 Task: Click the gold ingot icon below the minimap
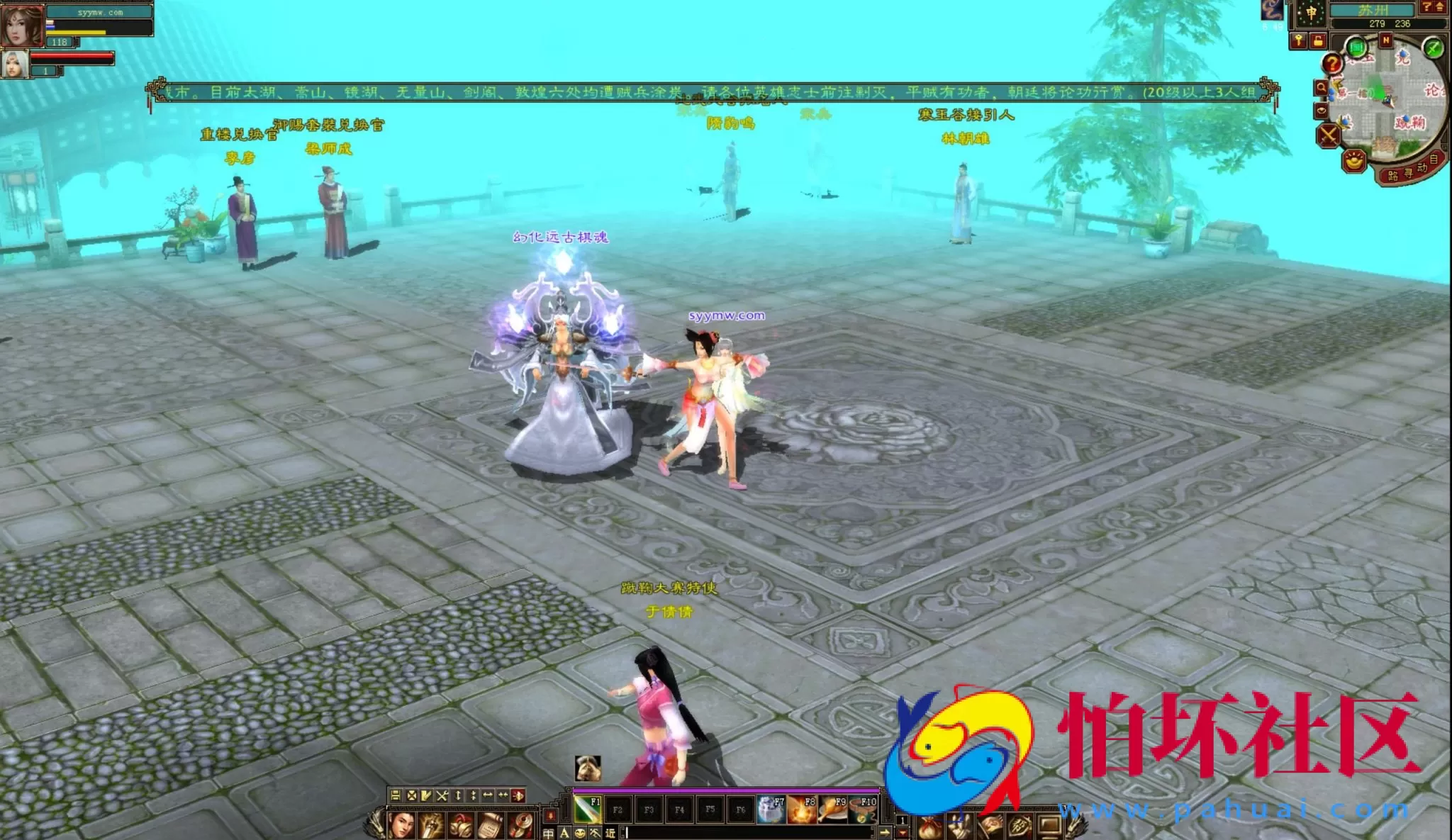(x=1353, y=160)
